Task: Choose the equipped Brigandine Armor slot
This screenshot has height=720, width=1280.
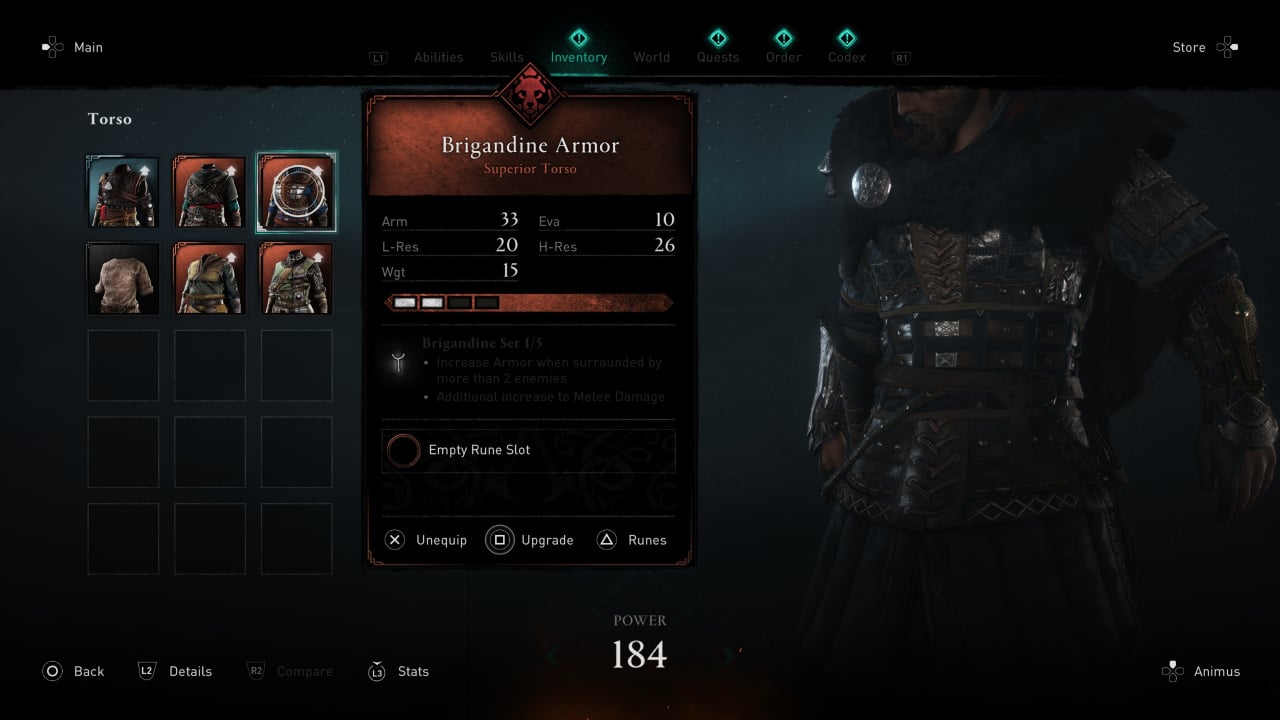Action: [x=296, y=192]
